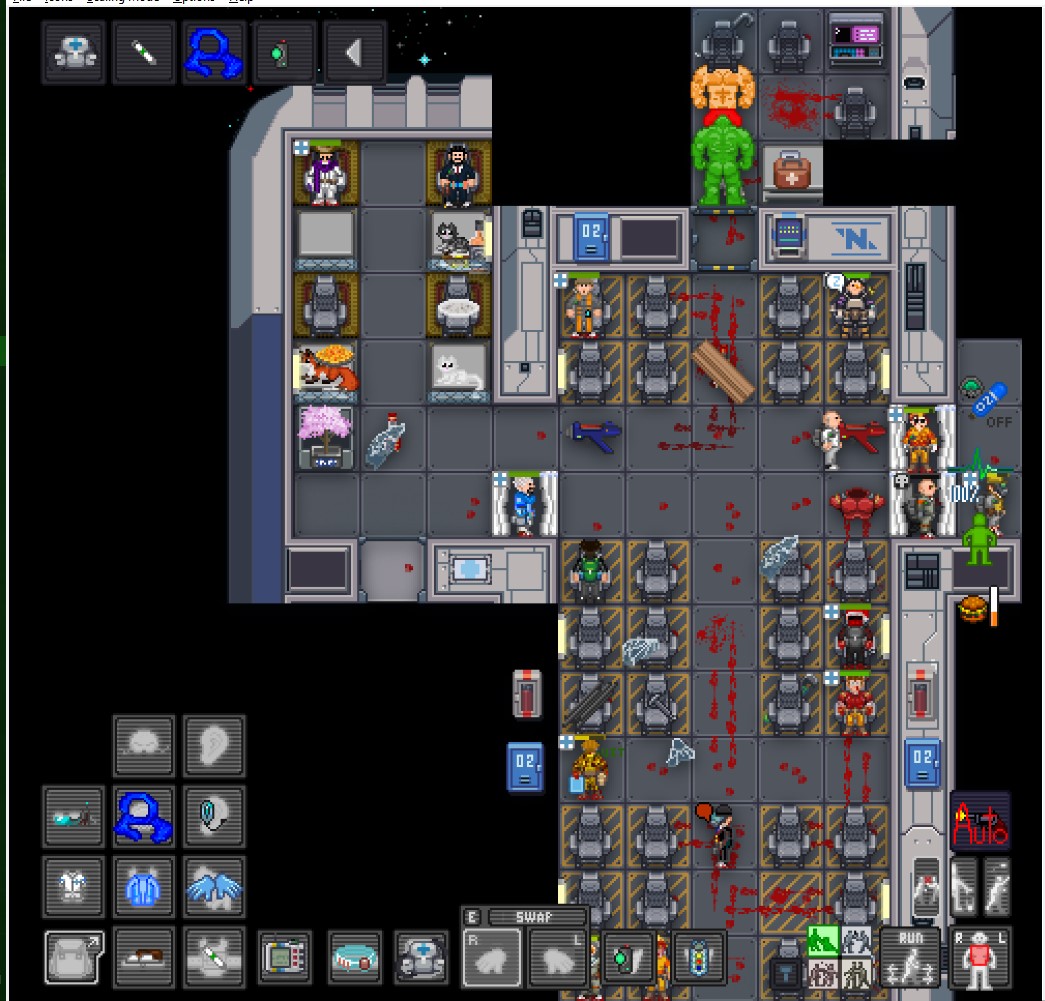Open the body target zone selector
Viewport: 1045px width, 1001px height.
click(980, 956)
